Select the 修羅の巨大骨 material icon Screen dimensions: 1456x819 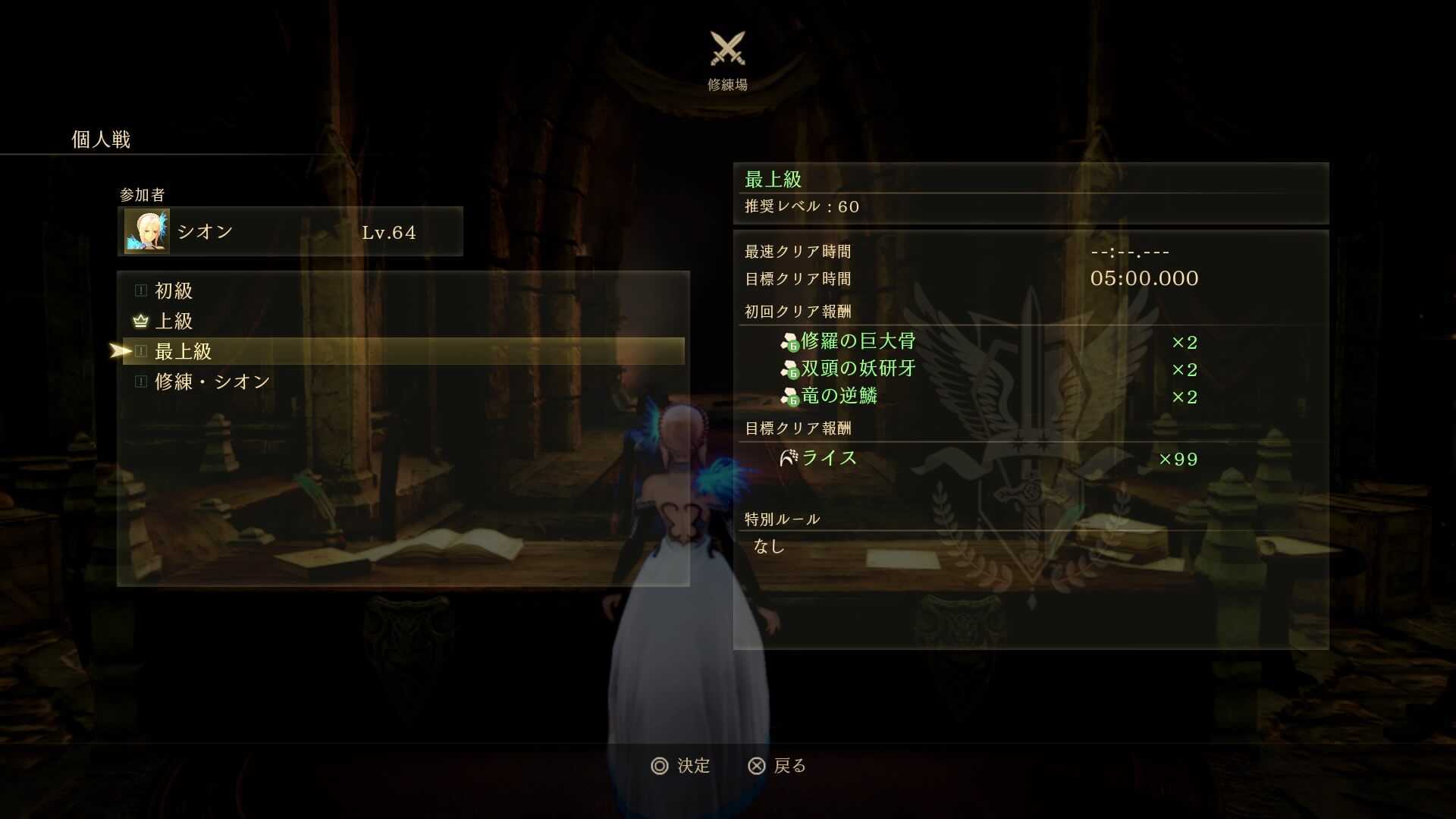click(789, 341)
